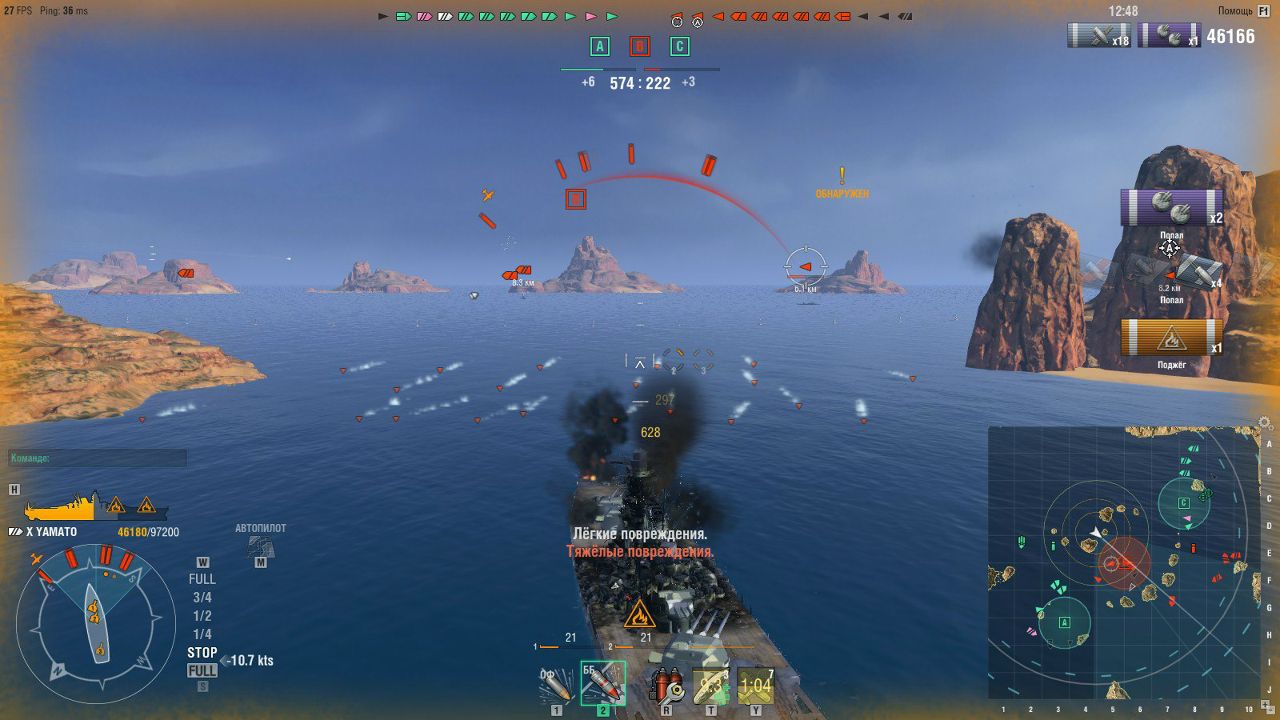Click the Команде chat input field
The width and height of the screenshot is (1280, 720).
pos(95,457)
